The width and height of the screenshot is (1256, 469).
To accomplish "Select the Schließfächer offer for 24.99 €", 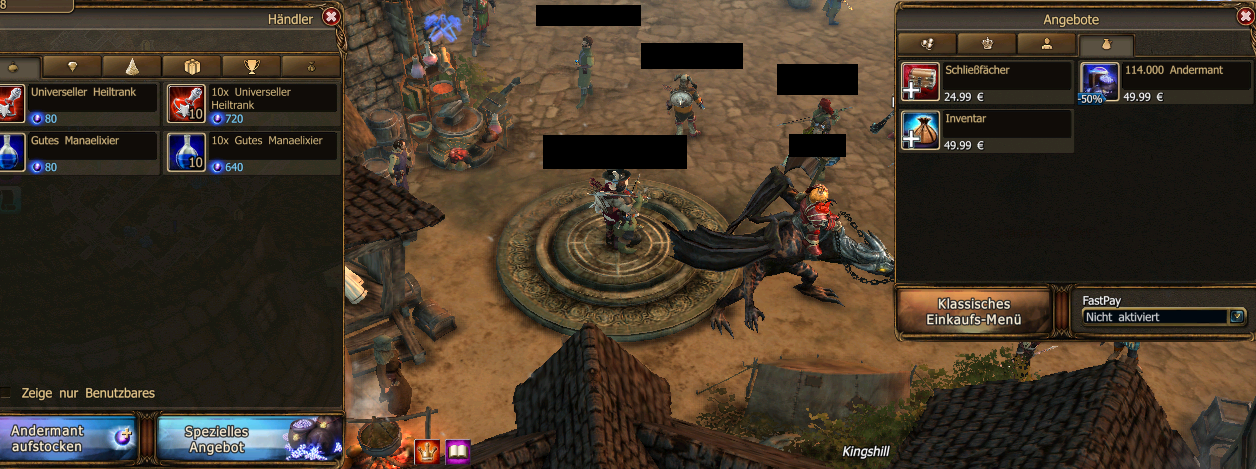I will [986, 83].
